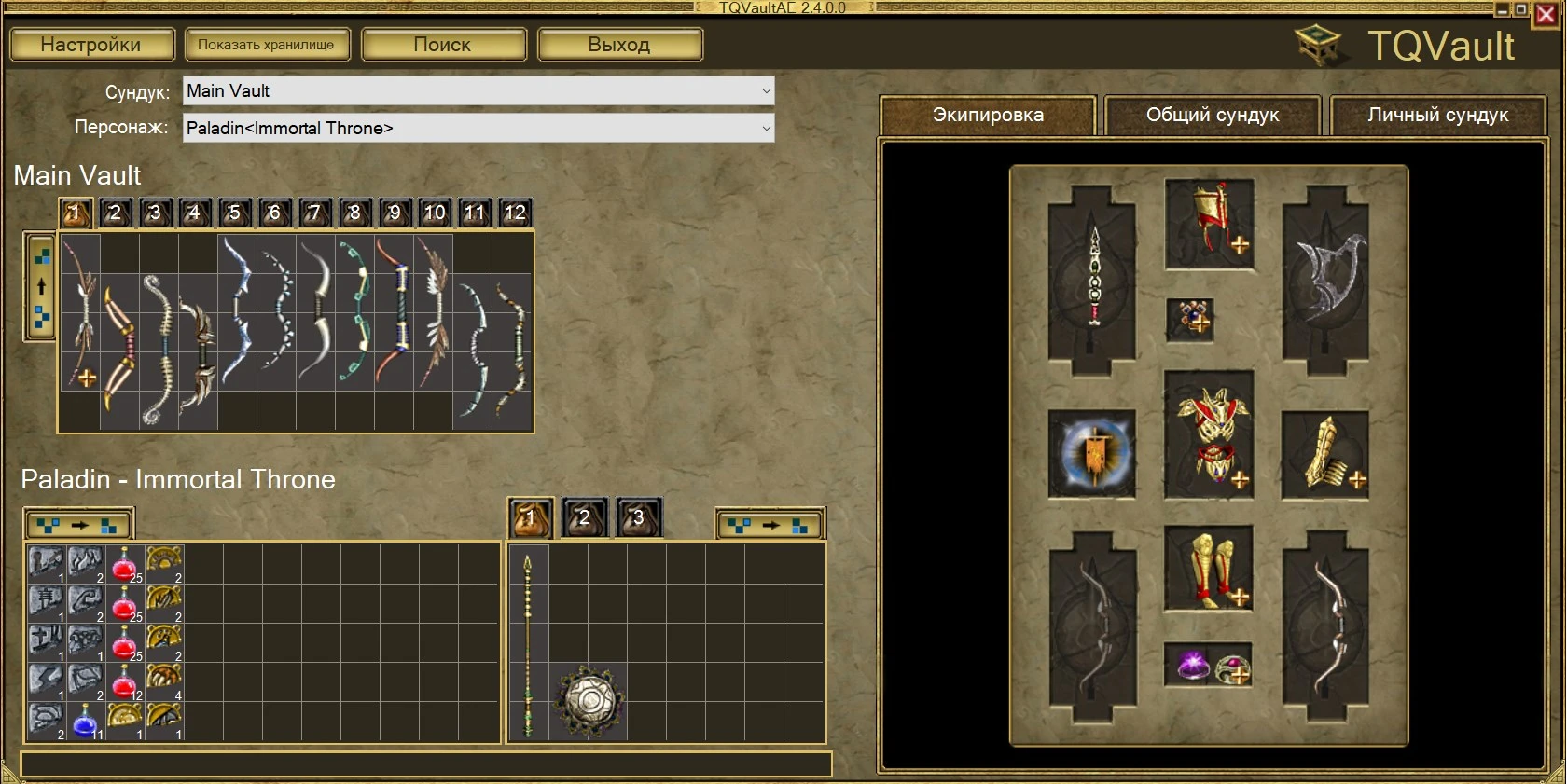Open the Сундук vault dropdown
The image size is (1567, 784).
477,90
